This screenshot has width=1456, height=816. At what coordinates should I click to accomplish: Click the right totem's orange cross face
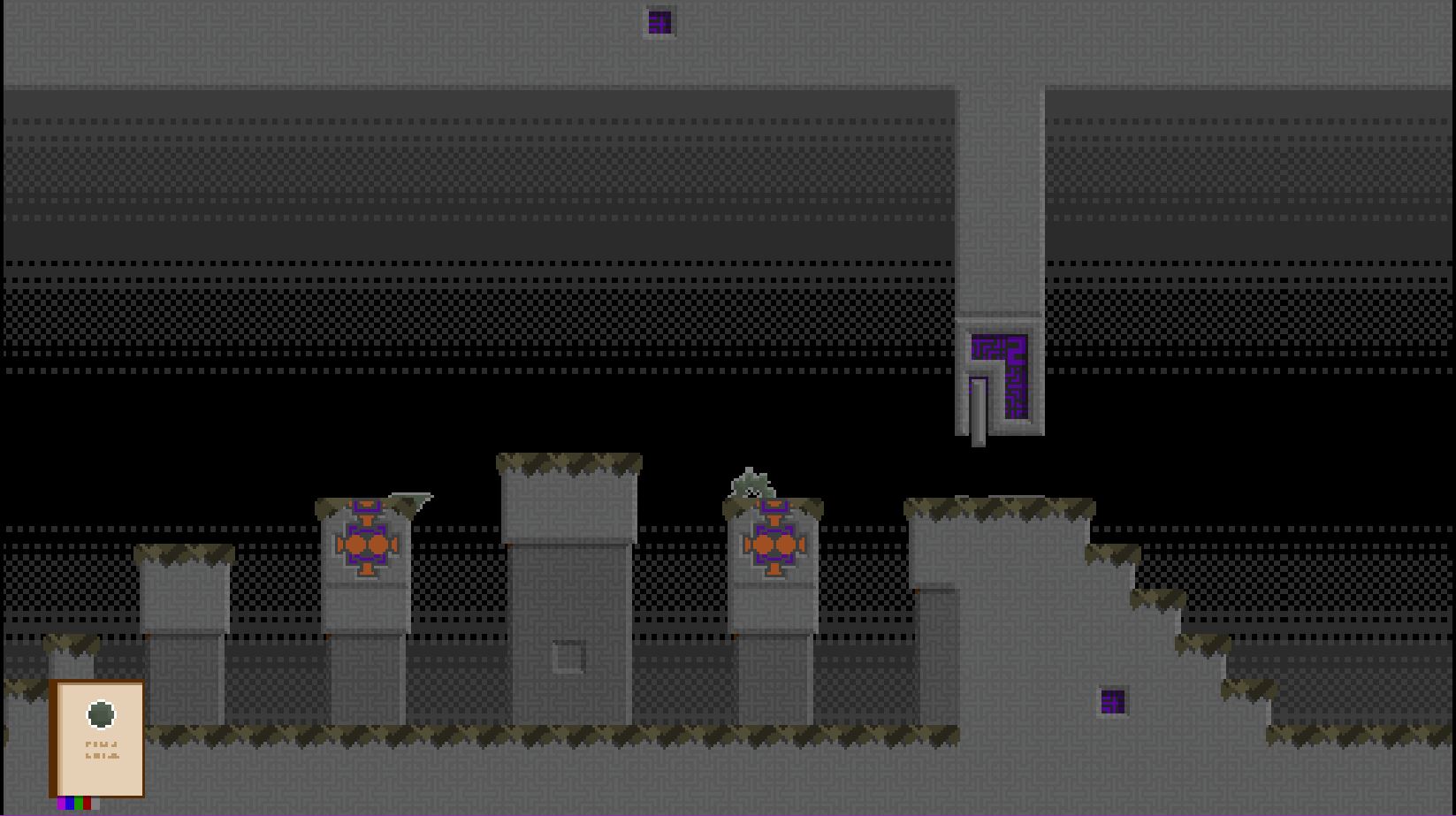775,544
